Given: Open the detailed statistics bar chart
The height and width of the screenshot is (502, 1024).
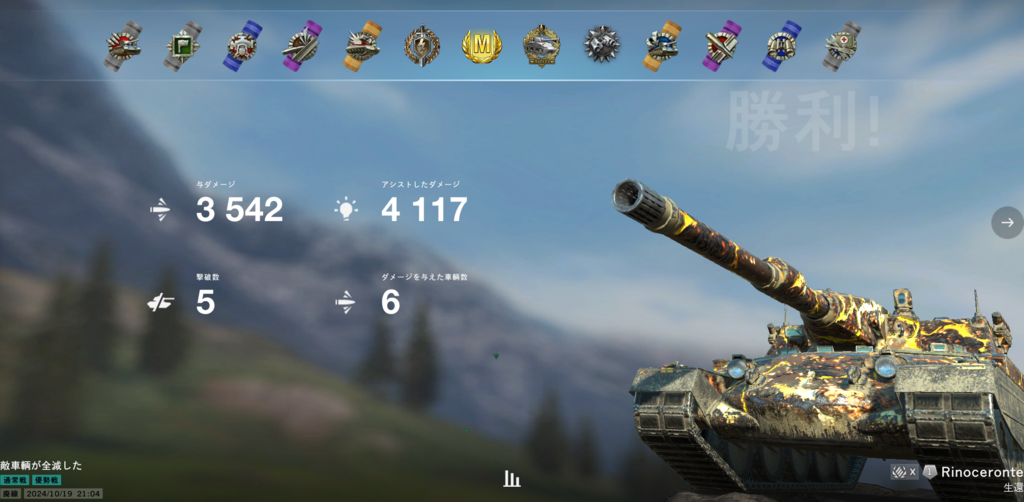Looking at the screenshot, I should 512,479.
